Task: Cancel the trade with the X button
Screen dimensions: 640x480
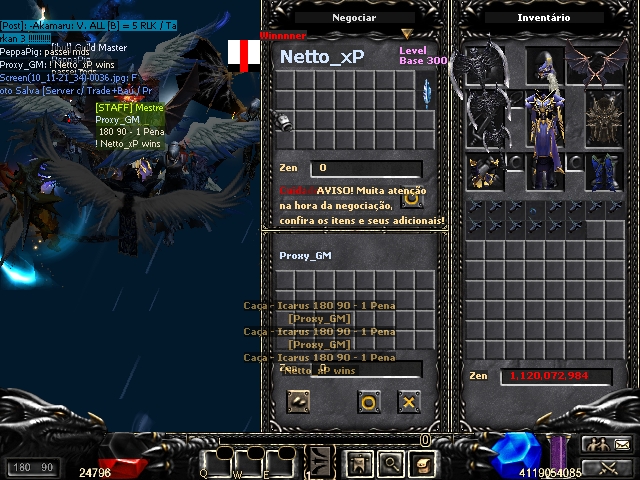Action: click(408, 402)
